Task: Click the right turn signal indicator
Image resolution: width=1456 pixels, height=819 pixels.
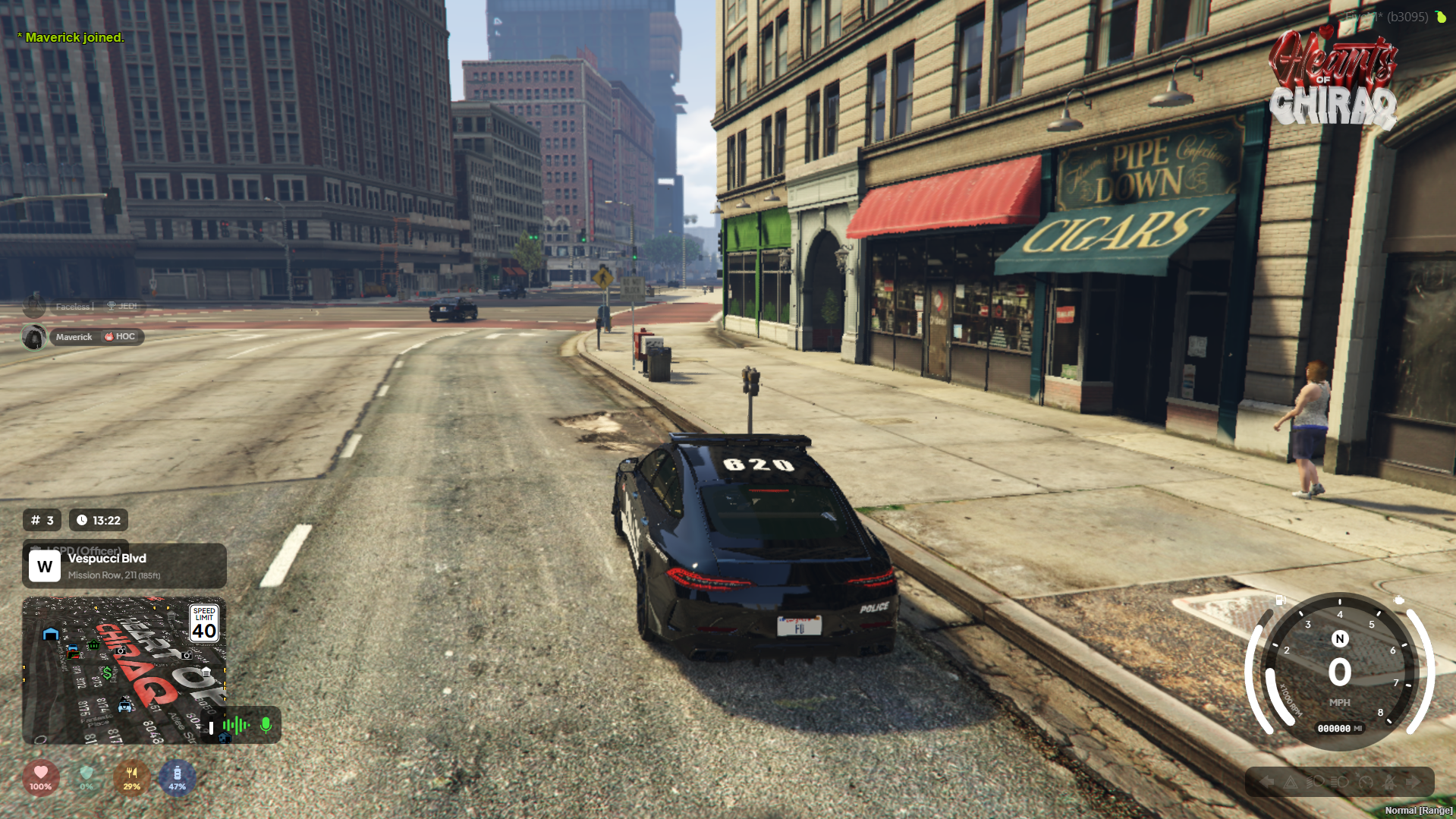Action: pos(1413,782)
